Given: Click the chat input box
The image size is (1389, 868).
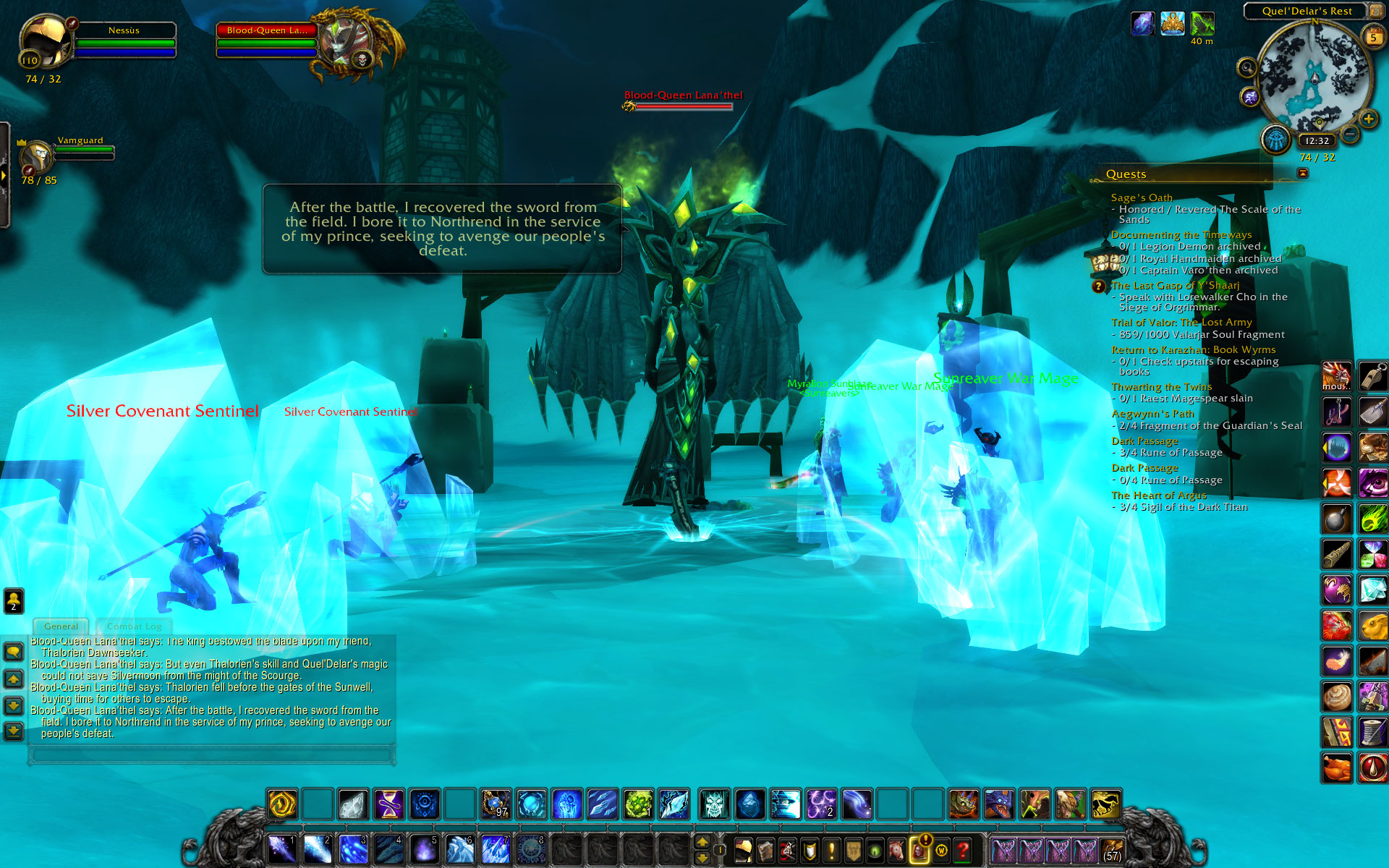Looking at the screenshot, I should (x=211, y=756).
